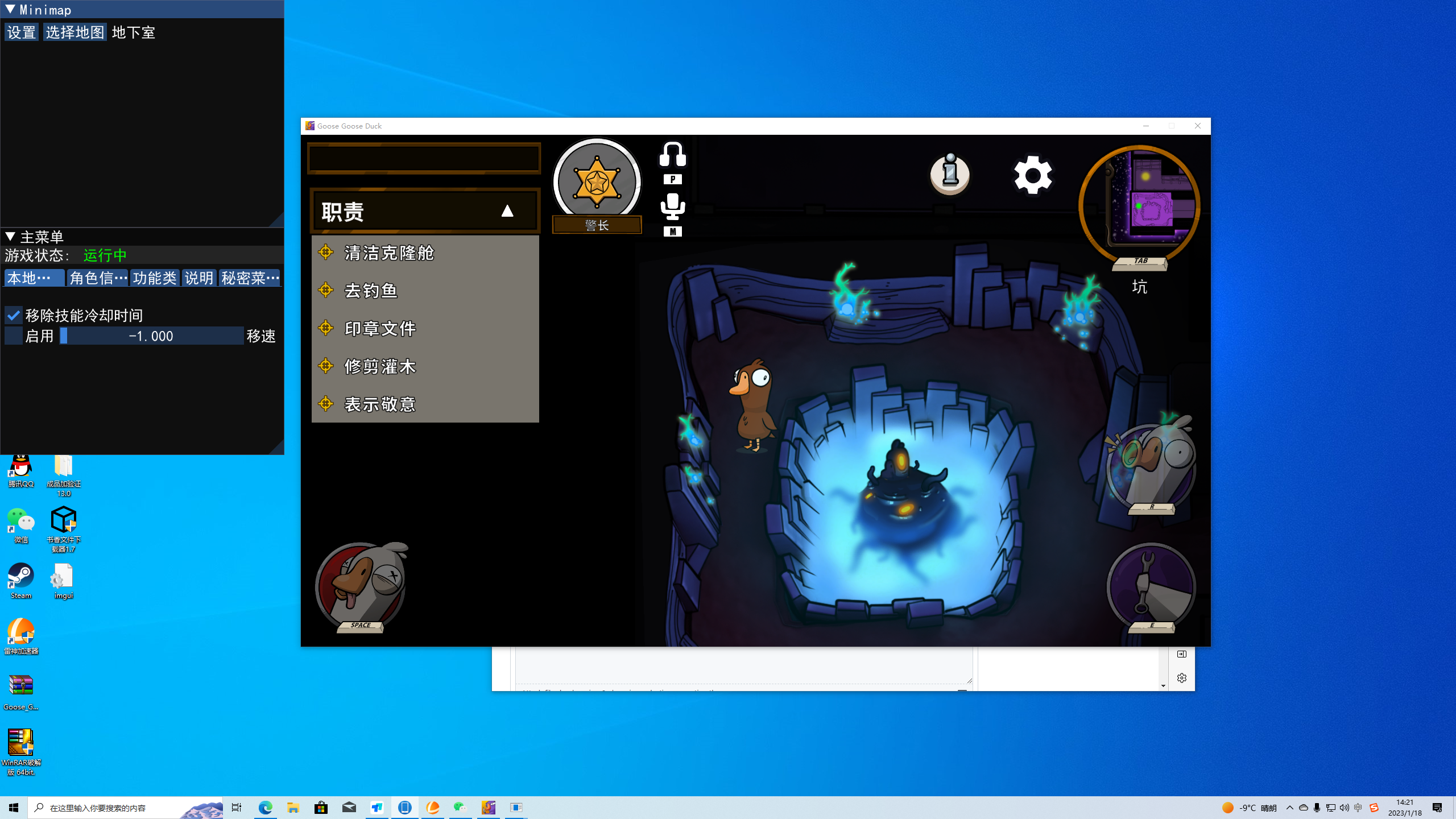Enable the 移除技能冷却时间 checkbox

(x=13, y=315)
